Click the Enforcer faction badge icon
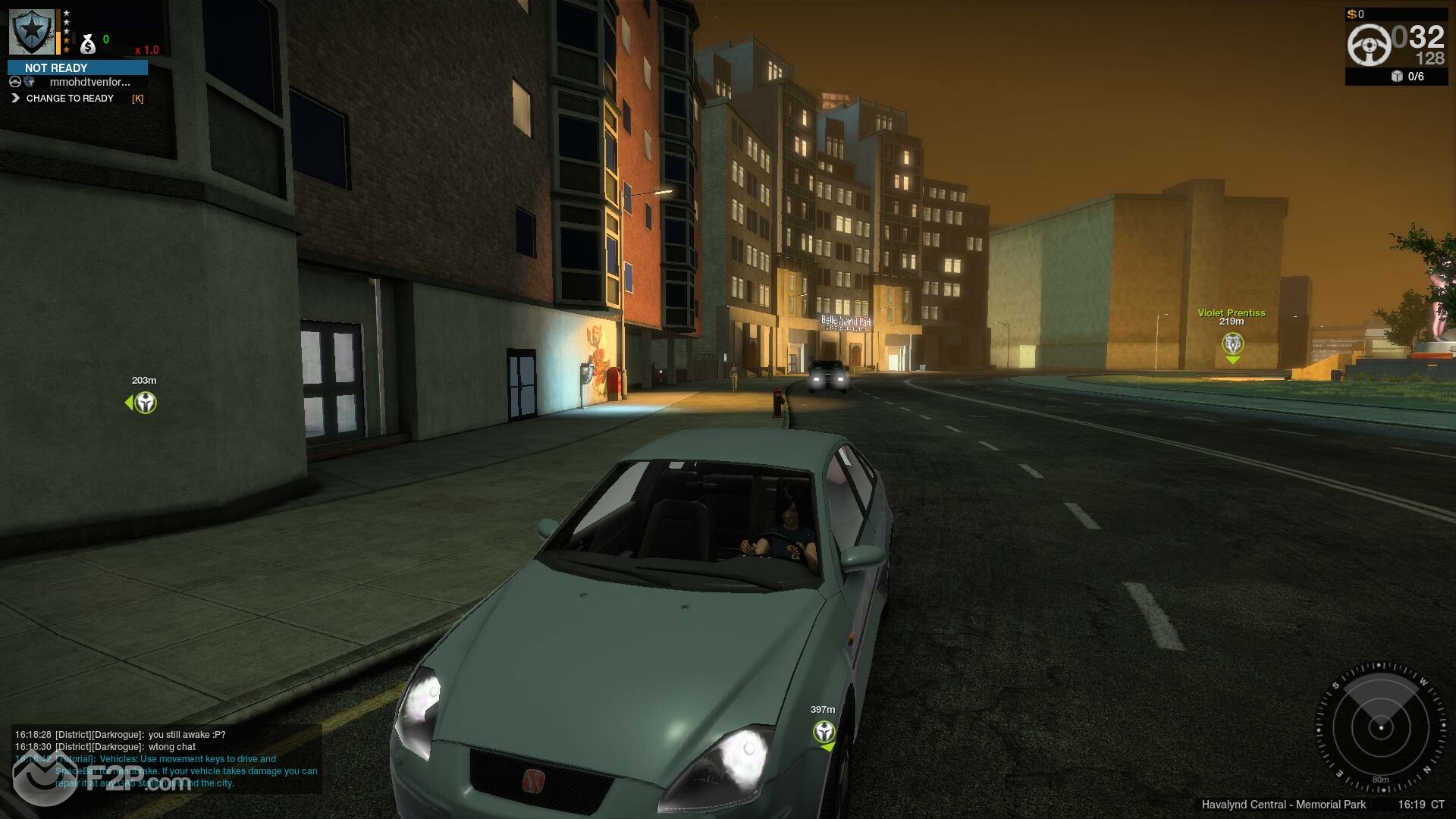 point(32,32)
